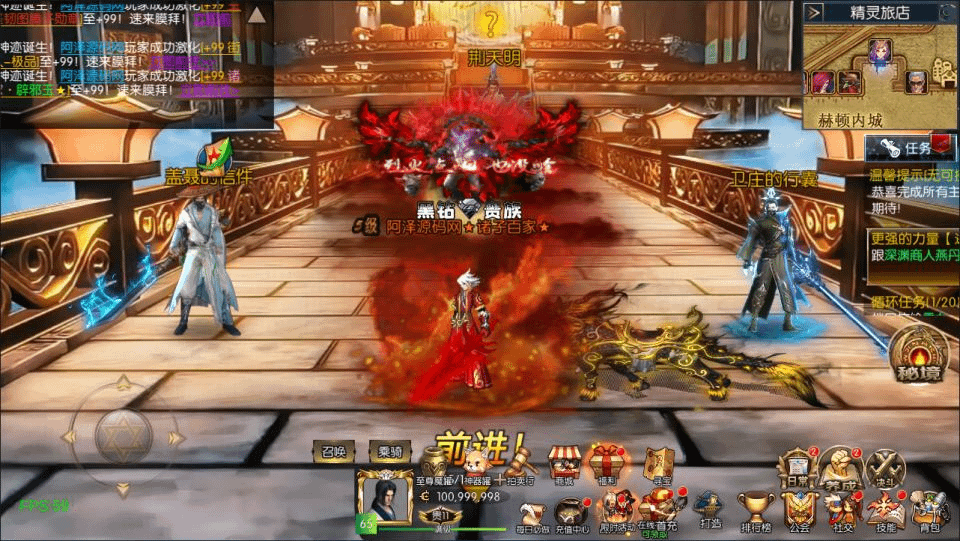Open the 商城 shop stall icon

click(565, 463)
